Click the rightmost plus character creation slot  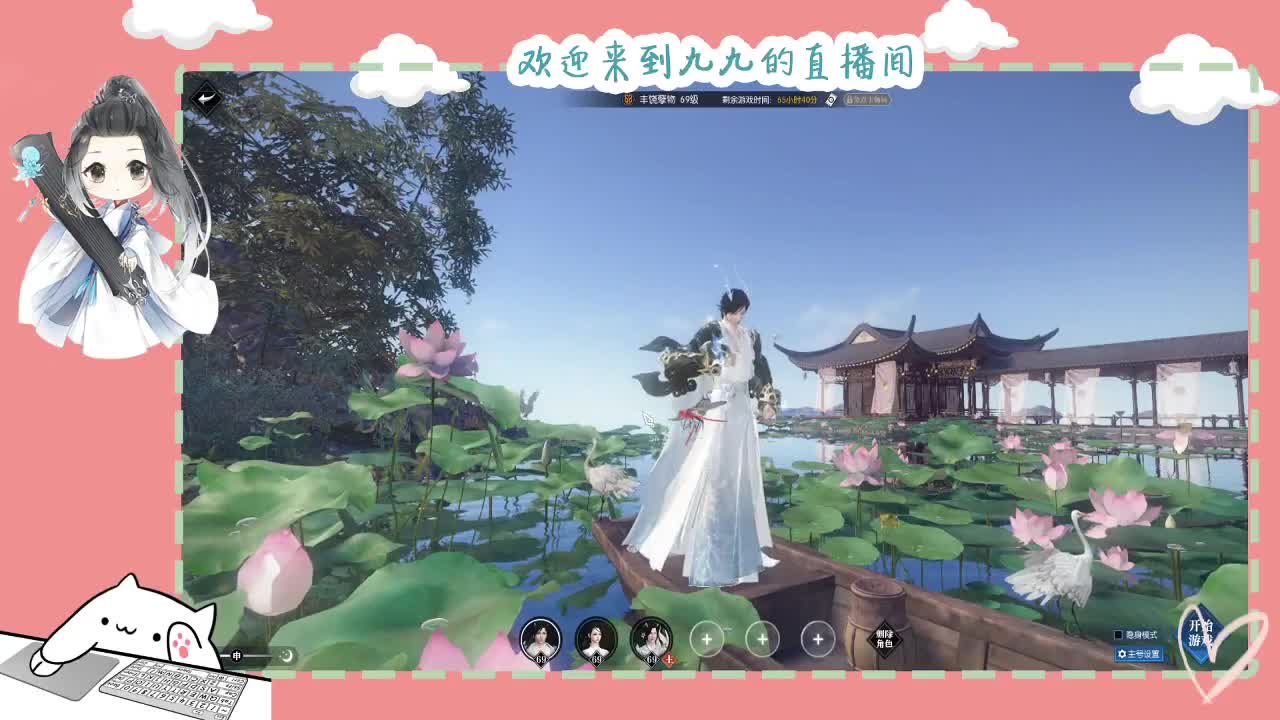click(x=817, y=637)
